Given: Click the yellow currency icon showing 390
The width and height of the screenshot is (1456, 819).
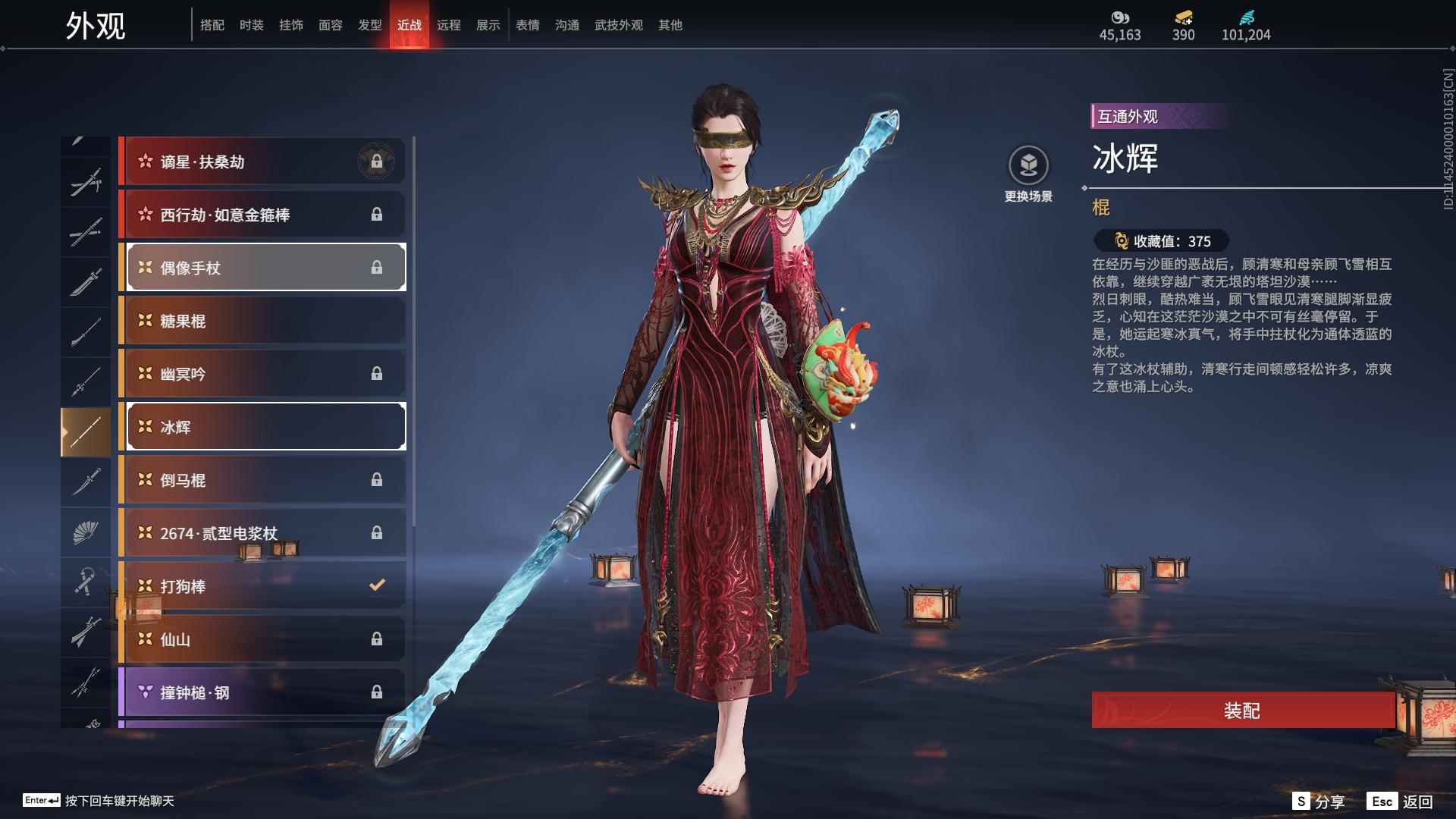Looking at the screenshot, I should tap(1185, 17).
